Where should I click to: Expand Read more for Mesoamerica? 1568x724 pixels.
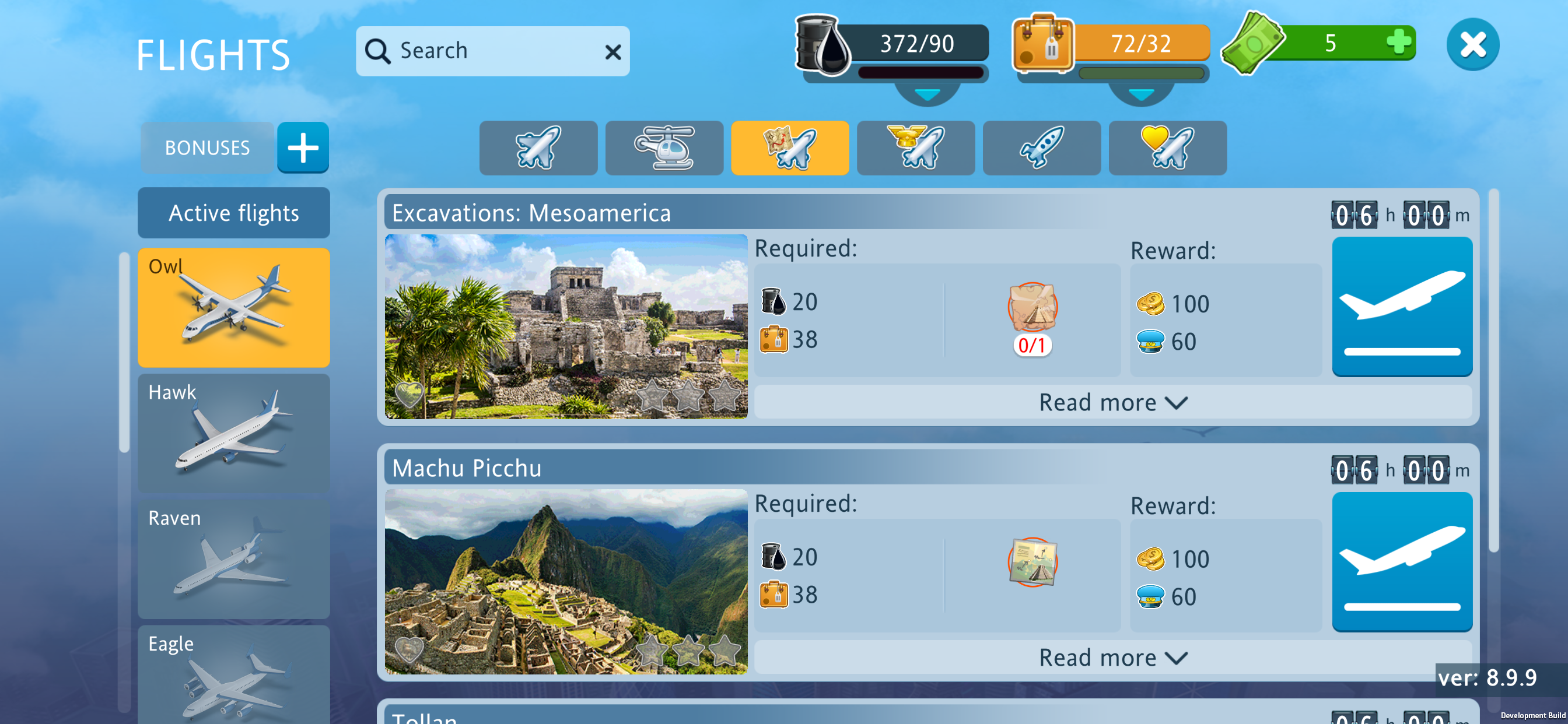click(1112, 403)
